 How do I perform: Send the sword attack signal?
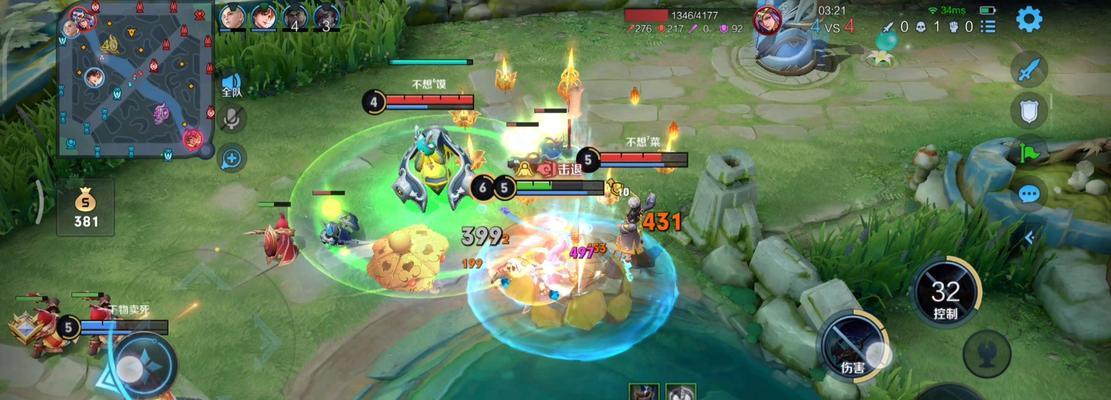(1028, 69)
